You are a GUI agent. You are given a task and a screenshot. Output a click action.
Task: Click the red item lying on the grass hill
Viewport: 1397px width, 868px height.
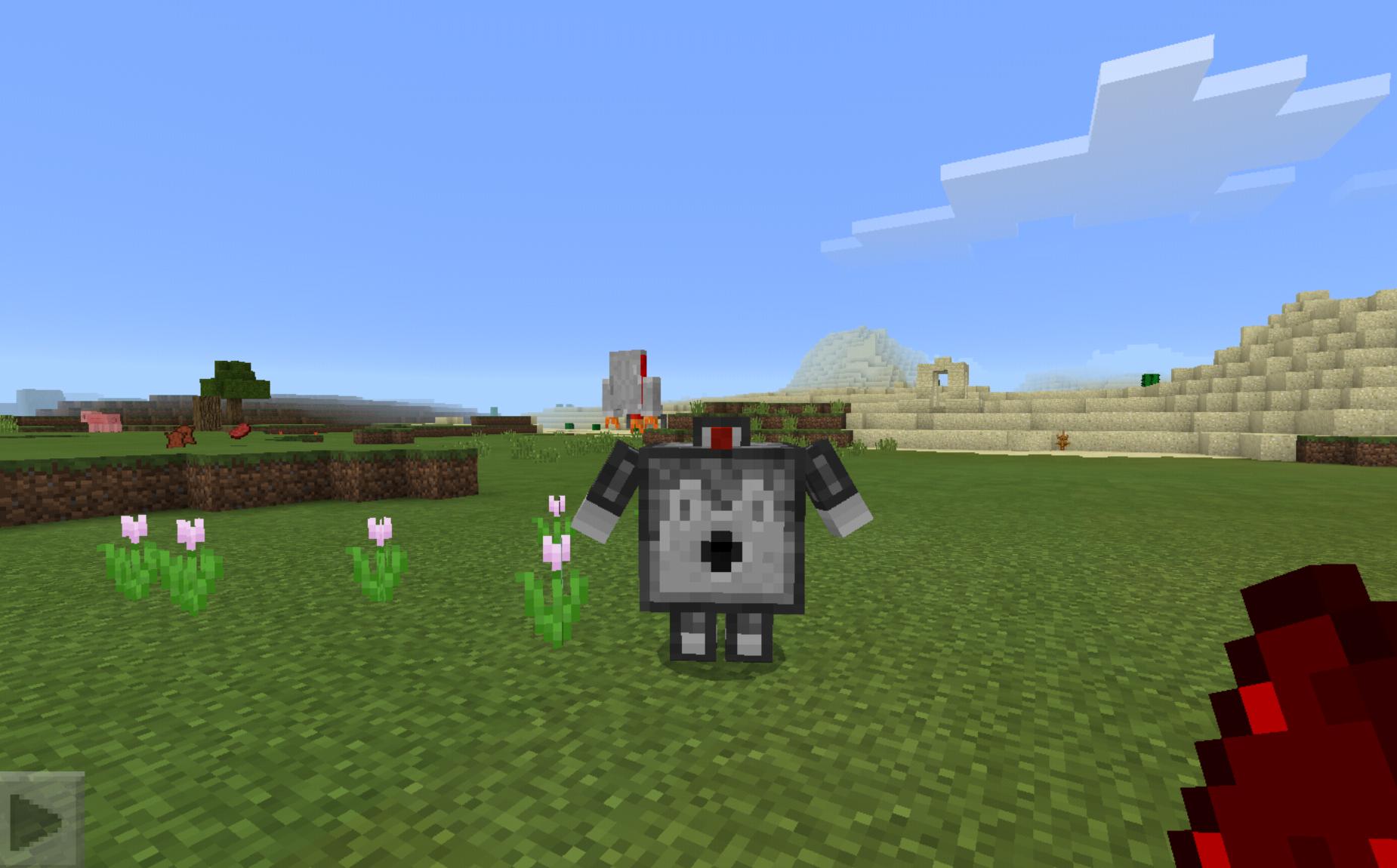(240, 432)
